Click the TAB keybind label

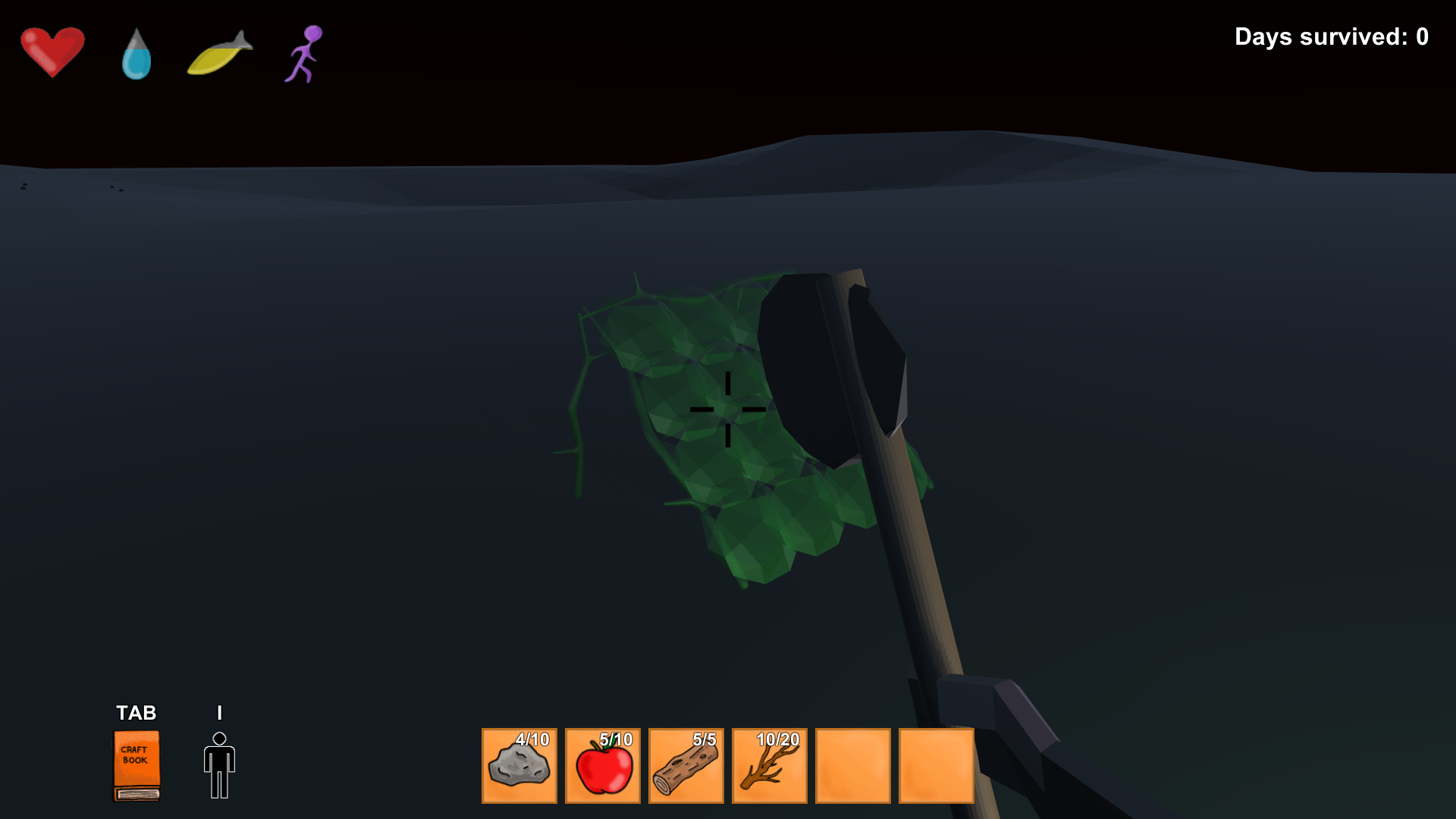click(136, 713)
